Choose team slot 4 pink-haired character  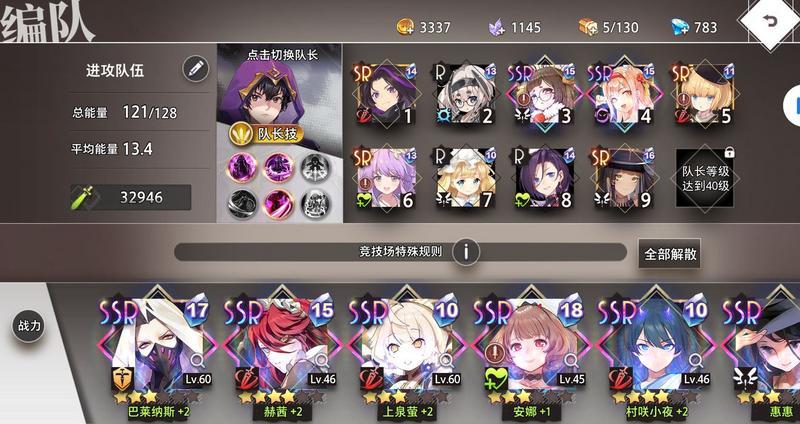click(x=622, y=95)
